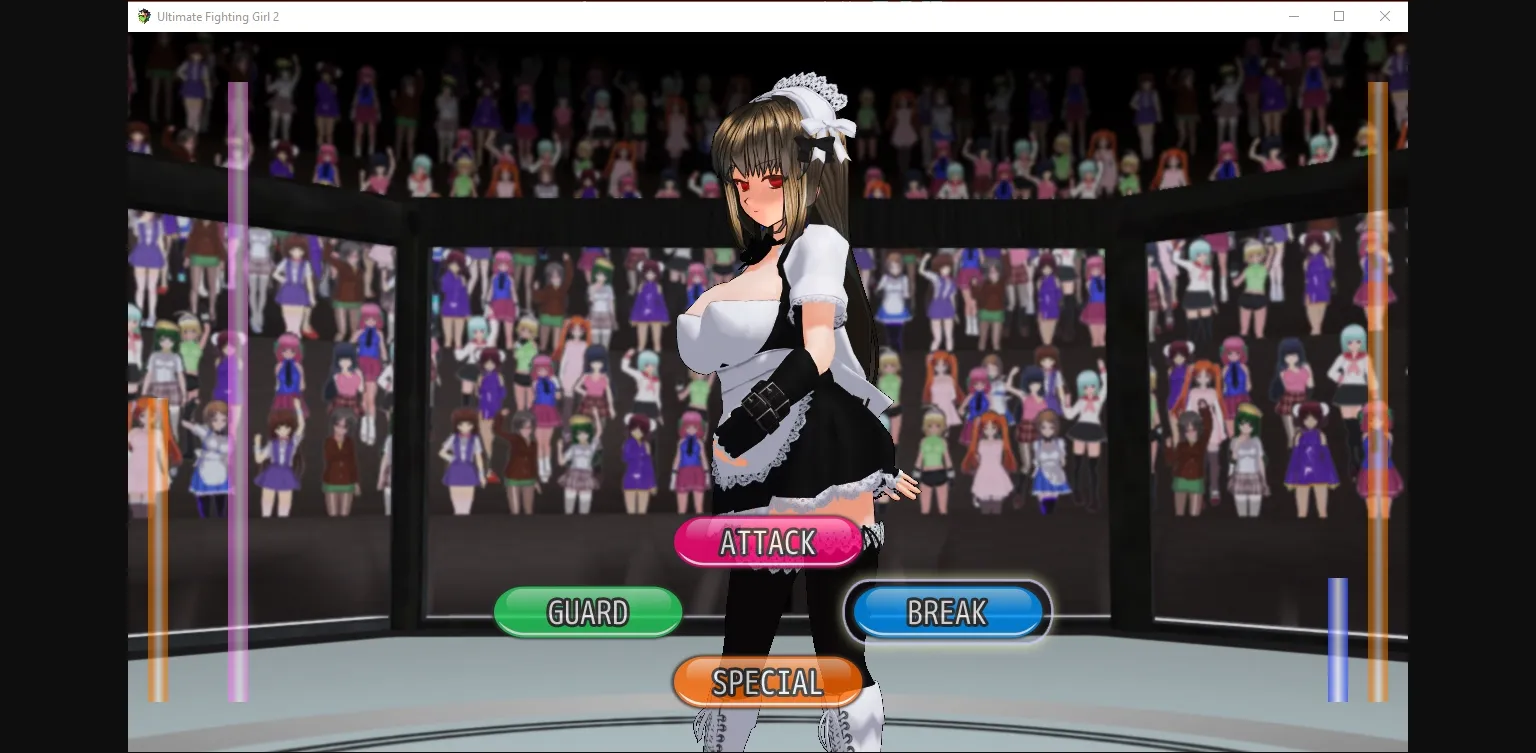Click the small blue gauge on the right
The height and width of the screenshot is (753, 1536).
(x=1338, y=637)
